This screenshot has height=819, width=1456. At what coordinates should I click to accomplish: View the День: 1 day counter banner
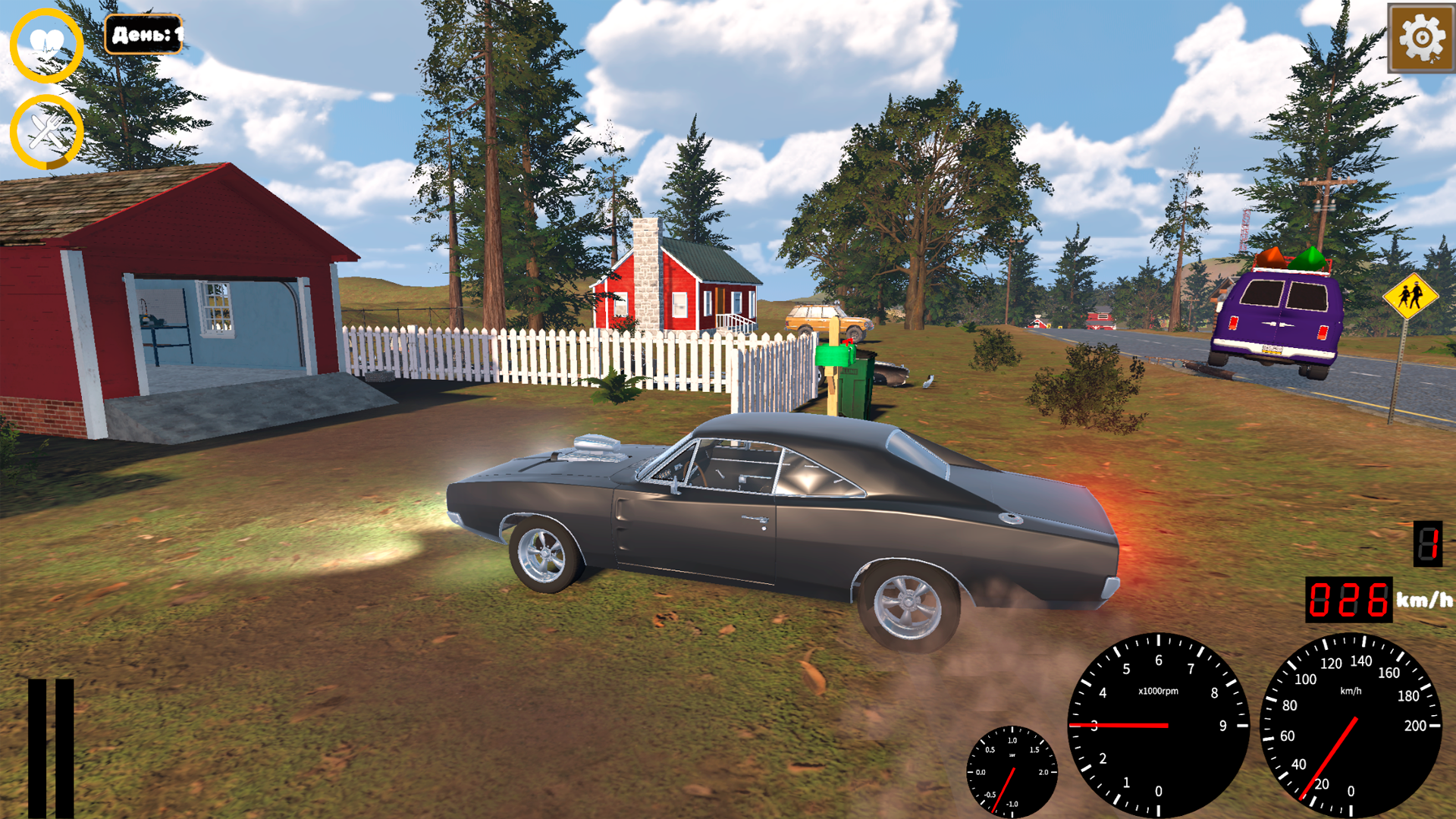click(x=145, y=33)
